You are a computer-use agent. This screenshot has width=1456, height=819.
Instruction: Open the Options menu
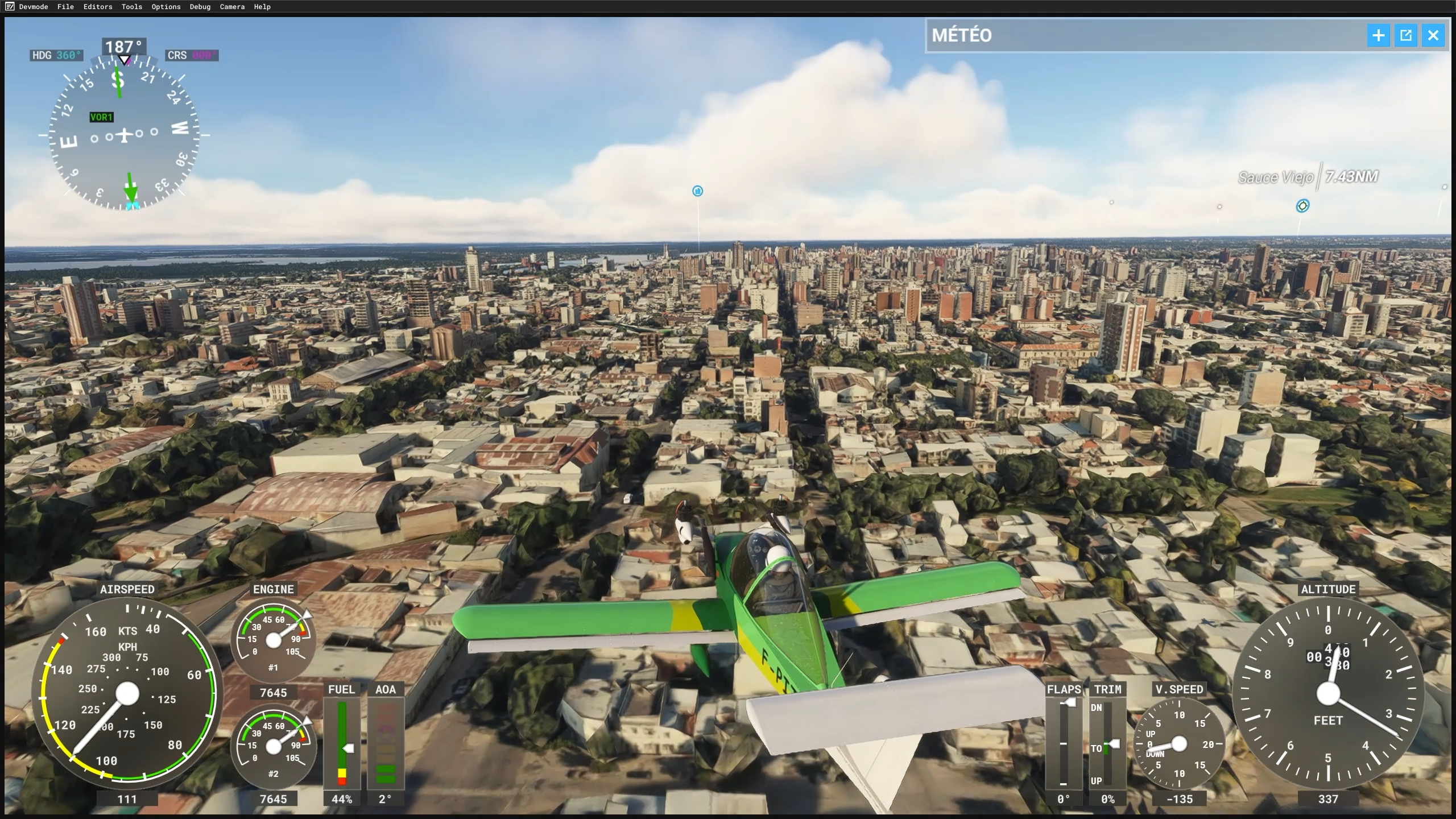pos(166,7)
